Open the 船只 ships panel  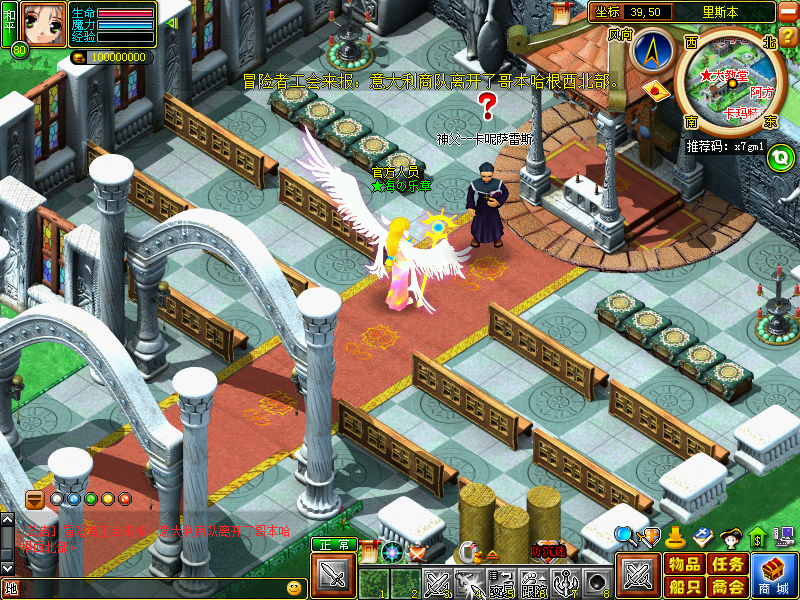point(684,587)
